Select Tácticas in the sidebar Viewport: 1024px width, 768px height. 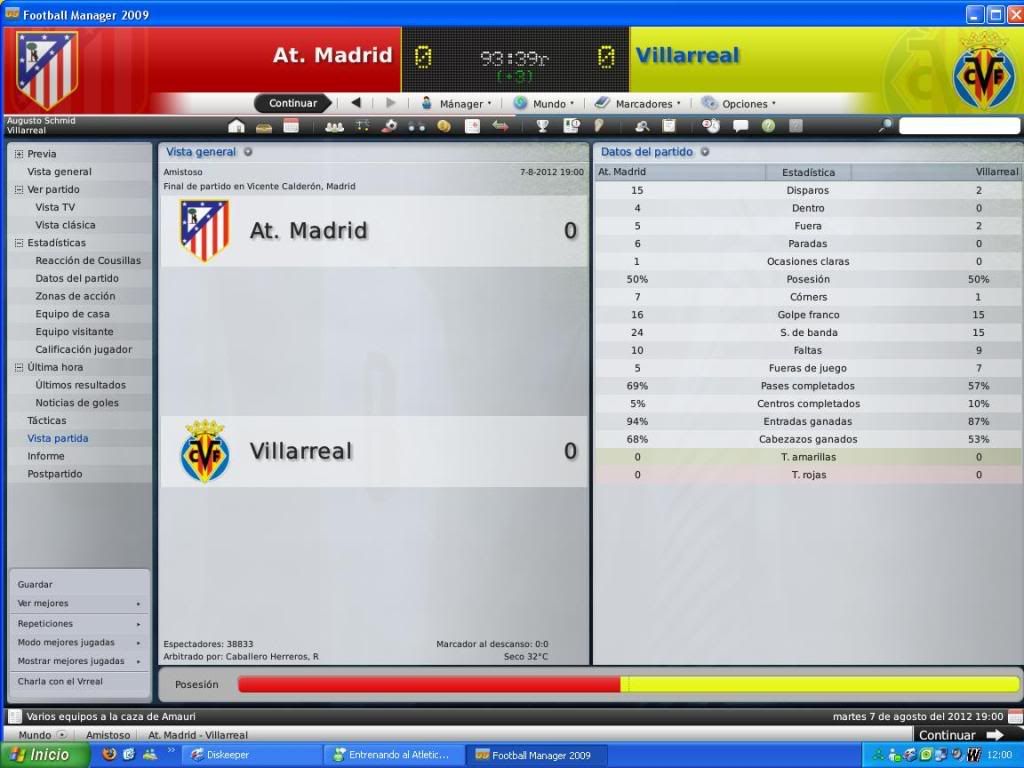tap(47, 421)
